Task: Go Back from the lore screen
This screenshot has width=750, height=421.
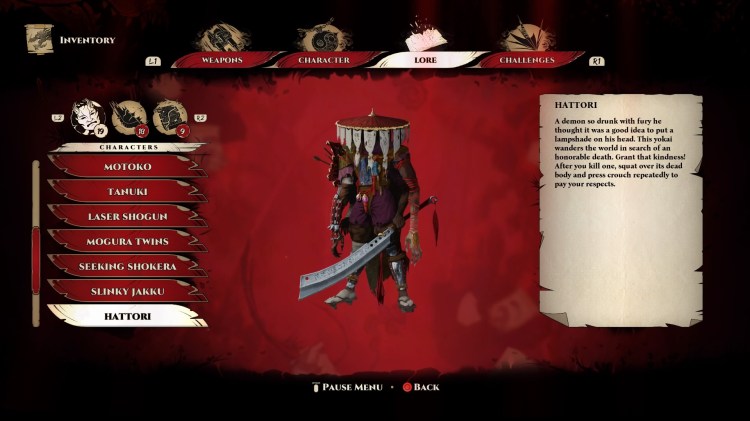Action: pyautogui.click(x=421, y=387)
